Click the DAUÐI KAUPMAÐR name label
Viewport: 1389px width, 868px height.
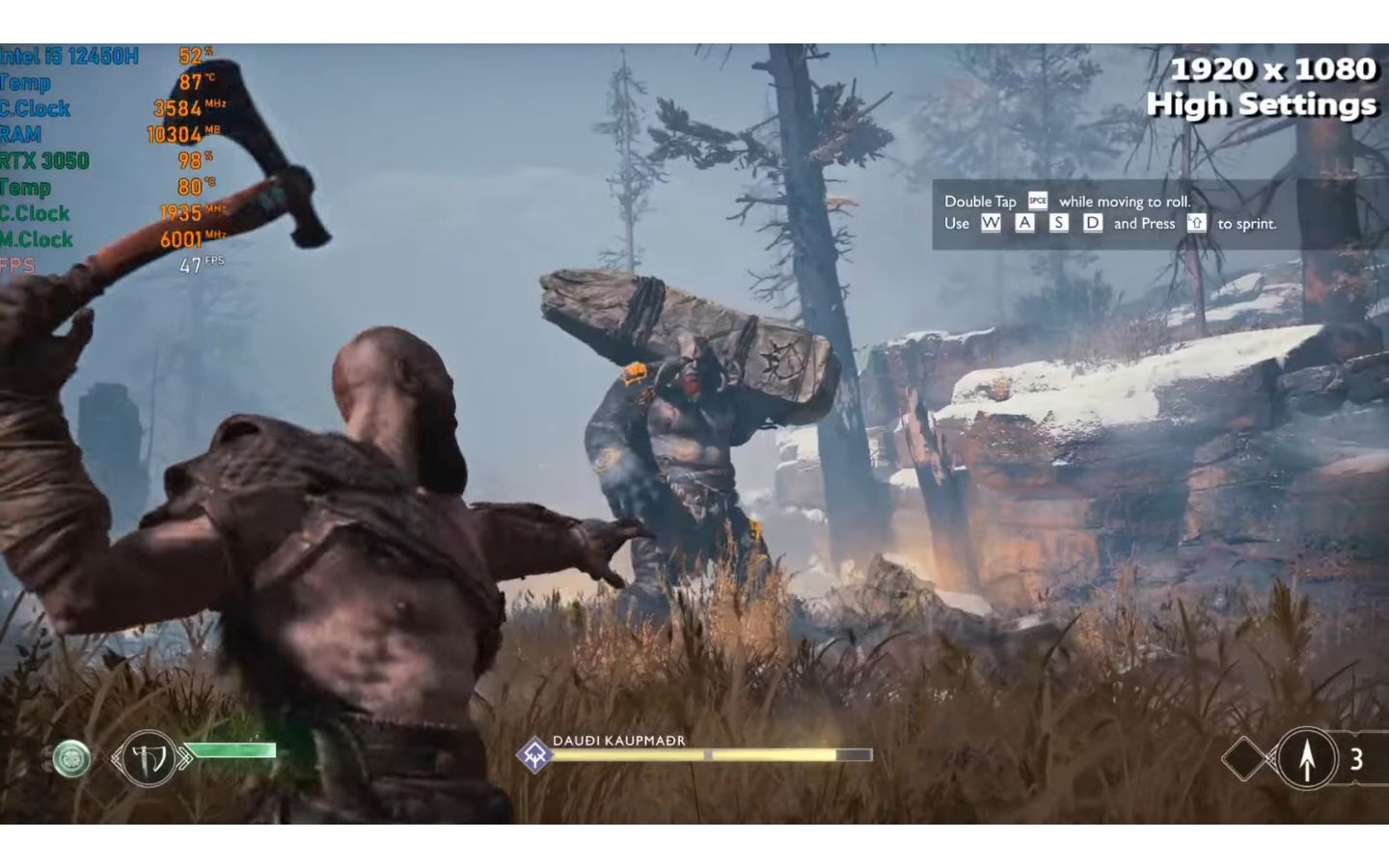pos(619,742)
